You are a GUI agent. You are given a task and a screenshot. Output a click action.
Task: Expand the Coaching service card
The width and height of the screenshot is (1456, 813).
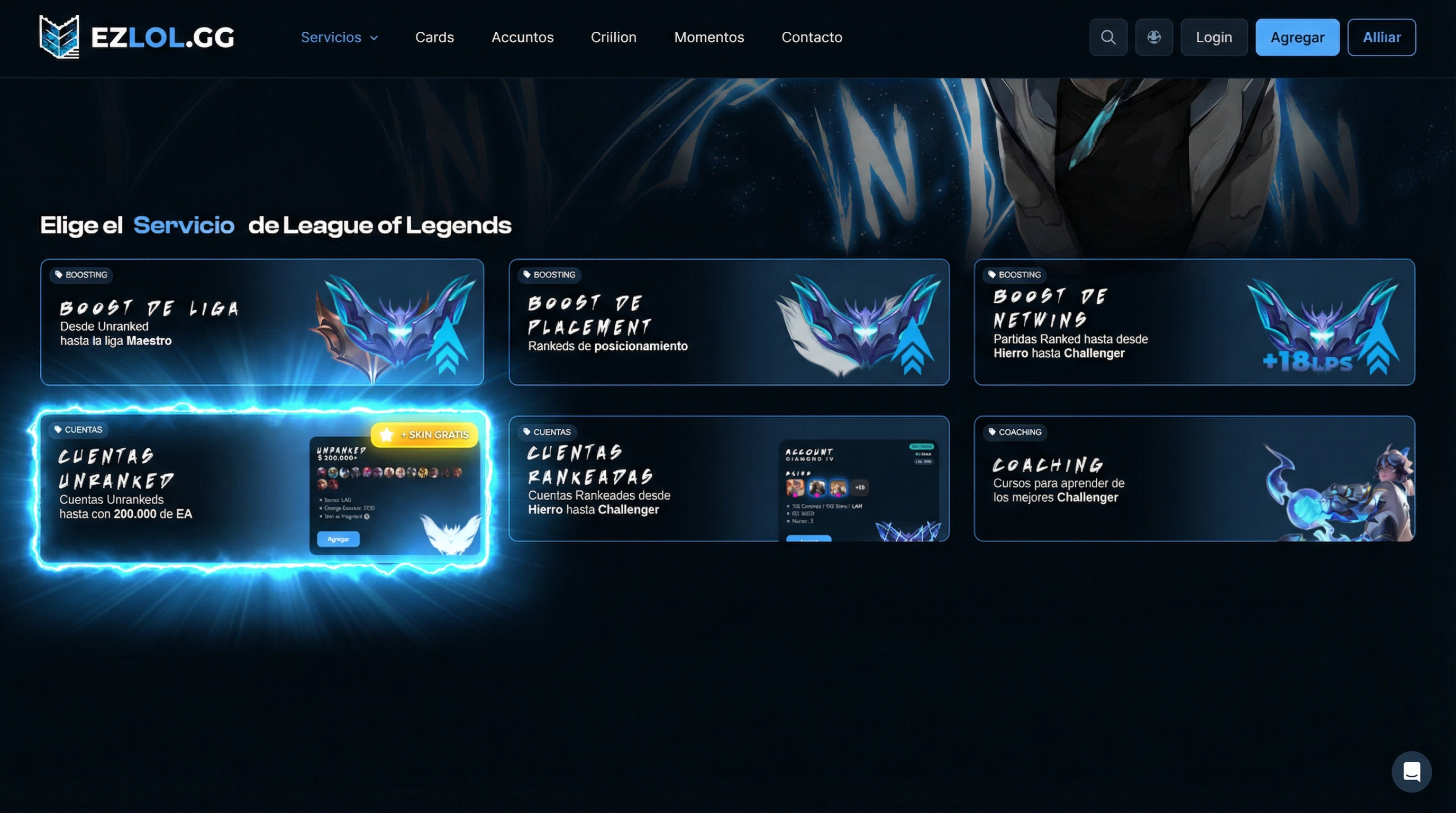(x=1195, y=481)
